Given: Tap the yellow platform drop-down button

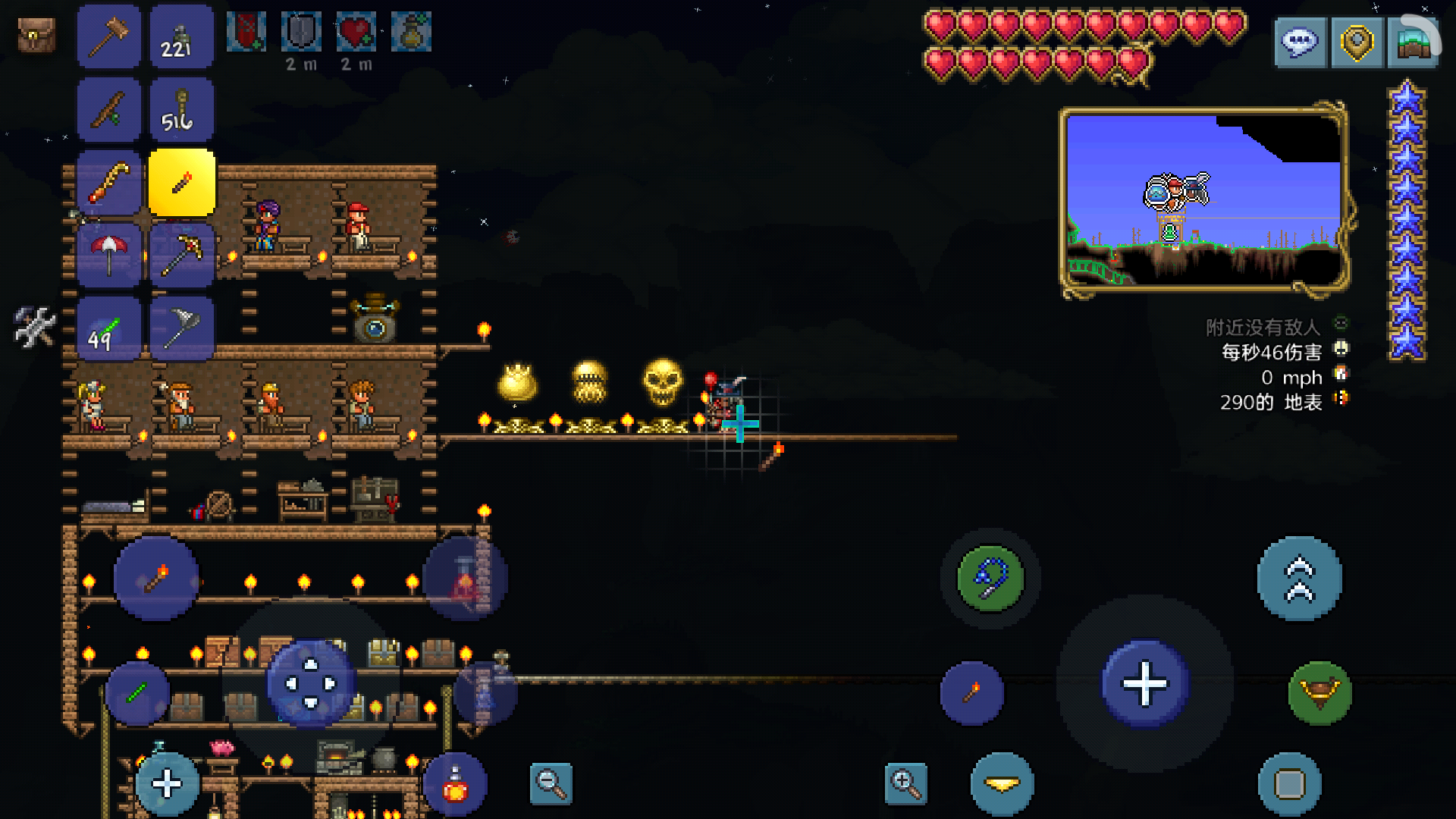Looking at the screenshot, I should click(1002, 784).
